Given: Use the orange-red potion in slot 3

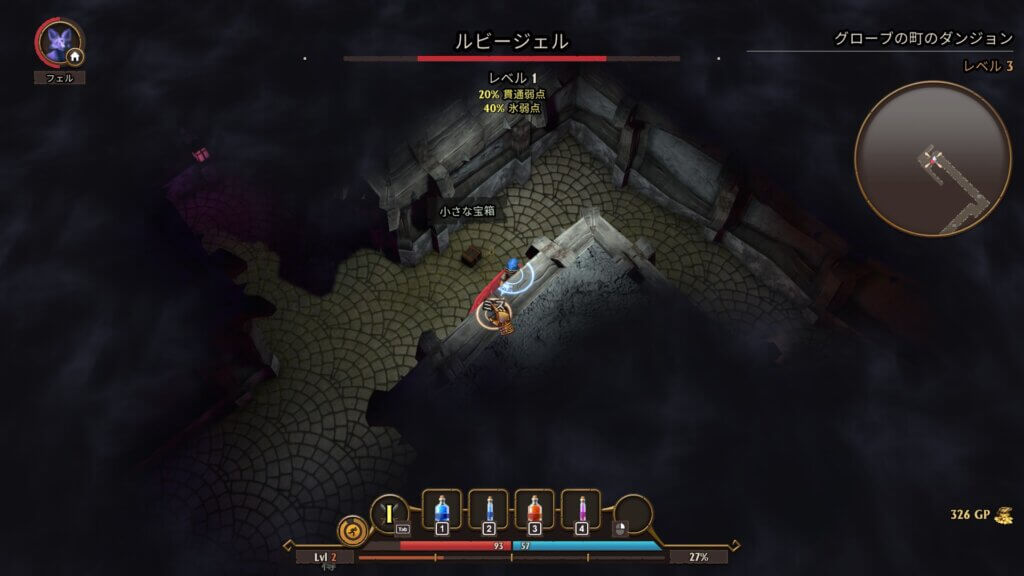Looking at the screenshot, I should pos(534,510).
